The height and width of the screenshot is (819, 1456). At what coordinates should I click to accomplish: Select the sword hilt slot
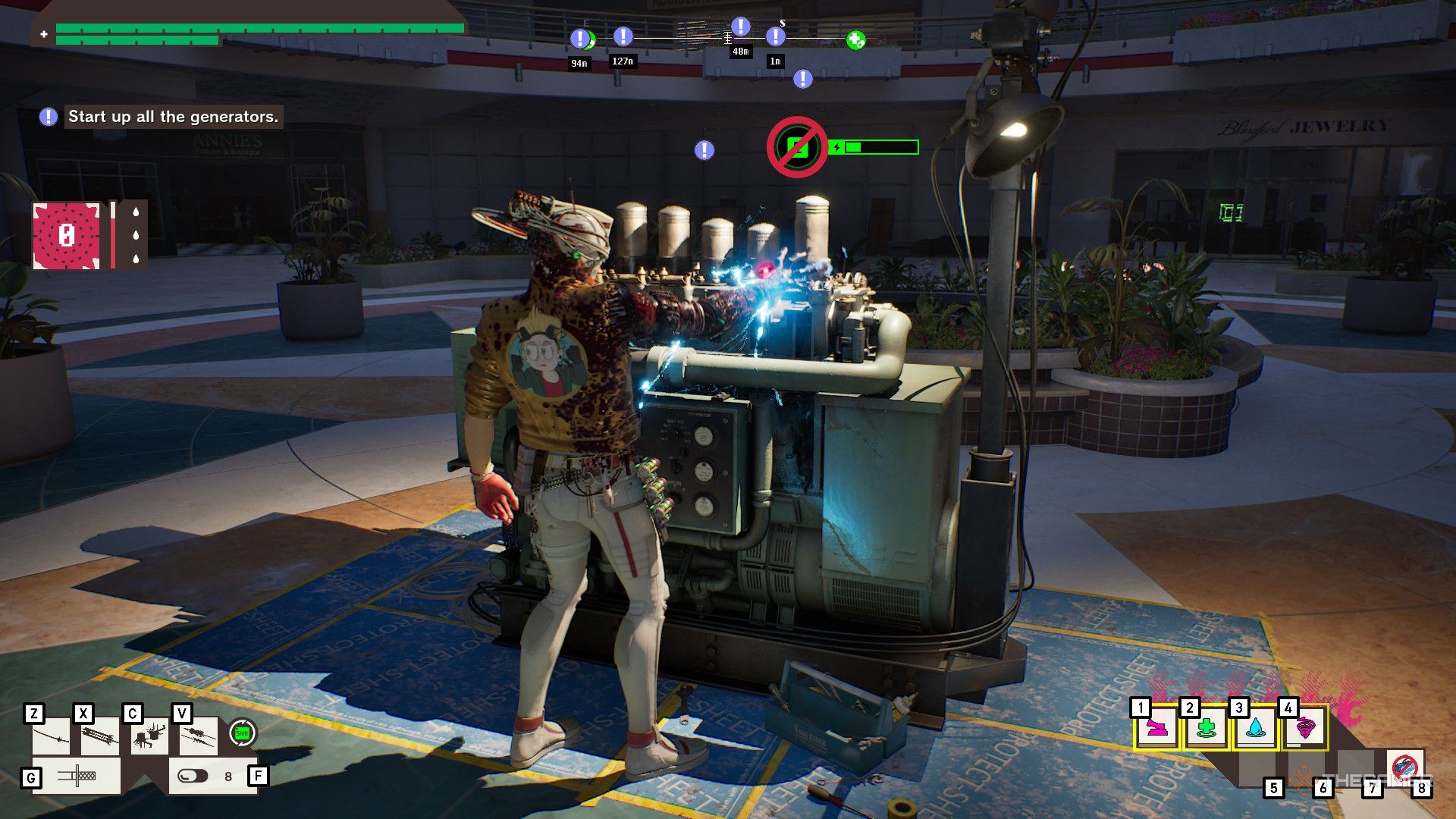[77, 776]
